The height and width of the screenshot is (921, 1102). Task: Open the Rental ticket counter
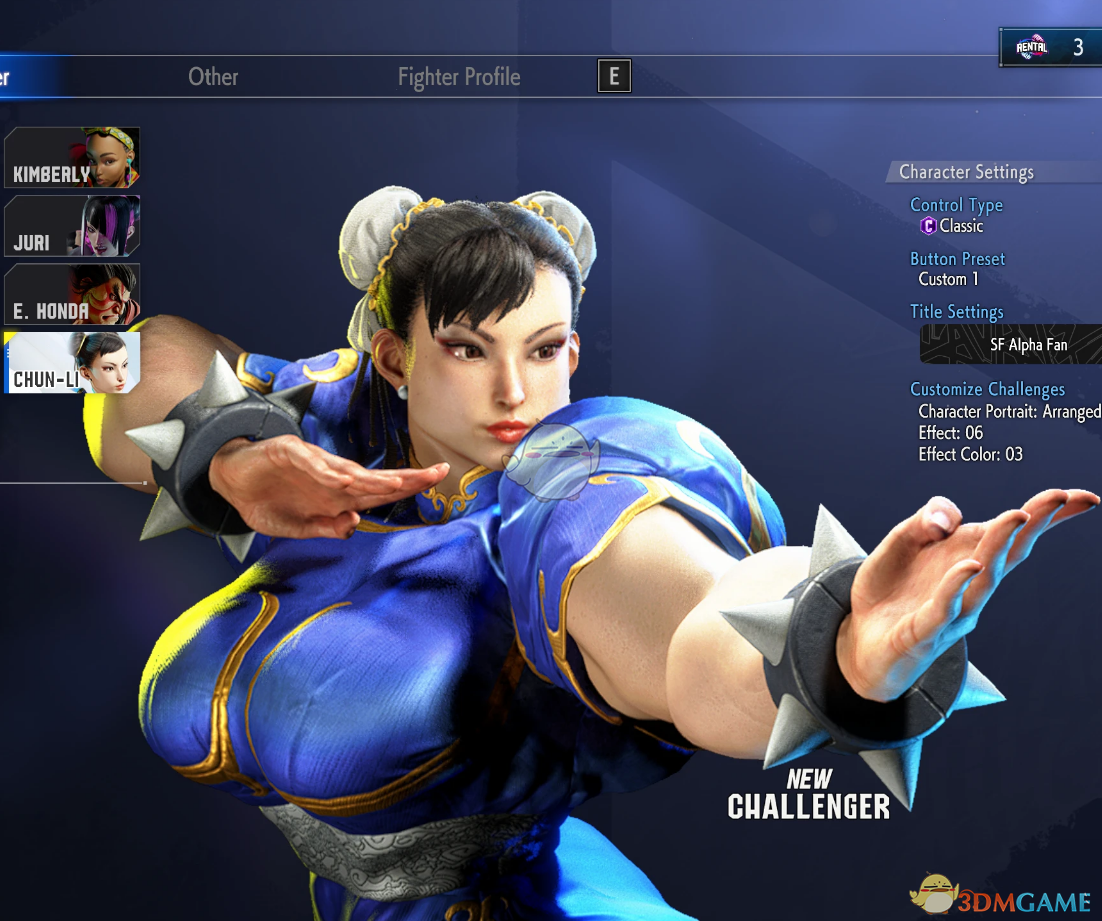1050,47
